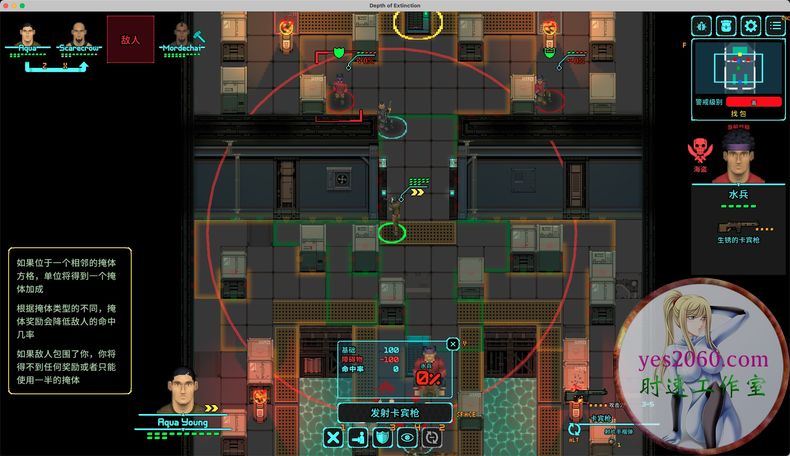
Task: Select the X cancel action icon
Action: pos(334,437)
